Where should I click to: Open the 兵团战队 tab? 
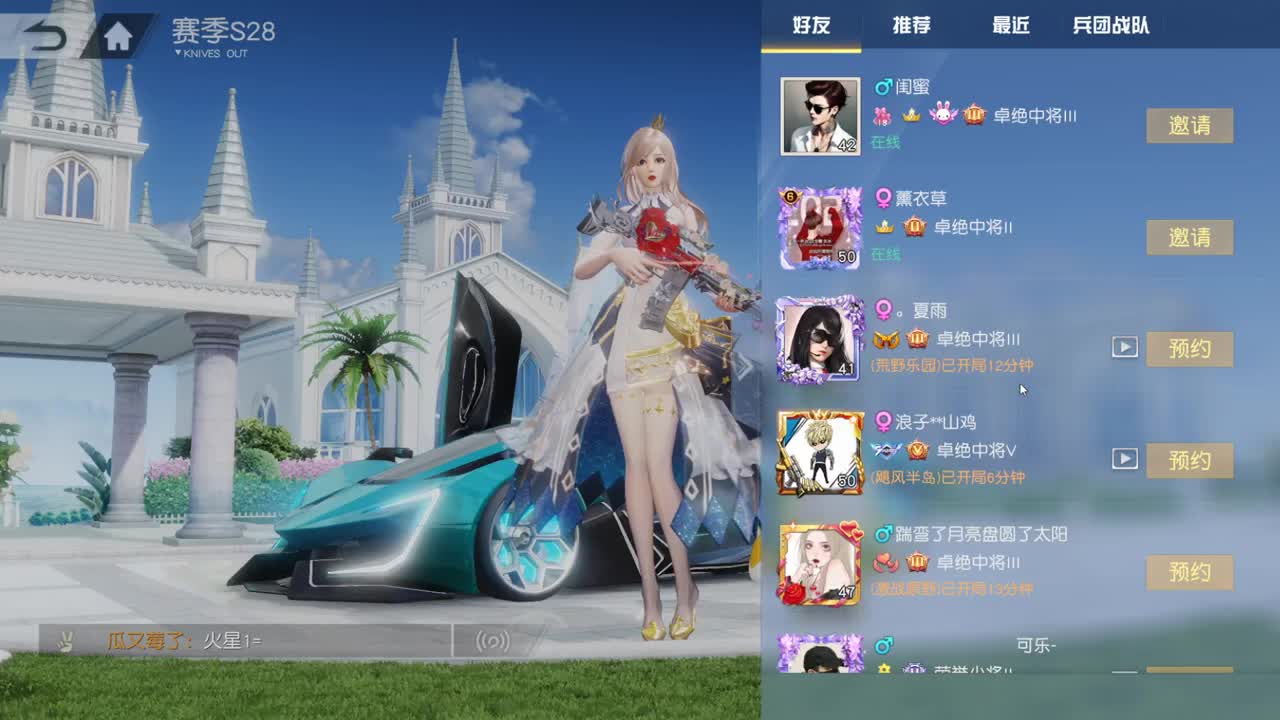[1110, 25]
